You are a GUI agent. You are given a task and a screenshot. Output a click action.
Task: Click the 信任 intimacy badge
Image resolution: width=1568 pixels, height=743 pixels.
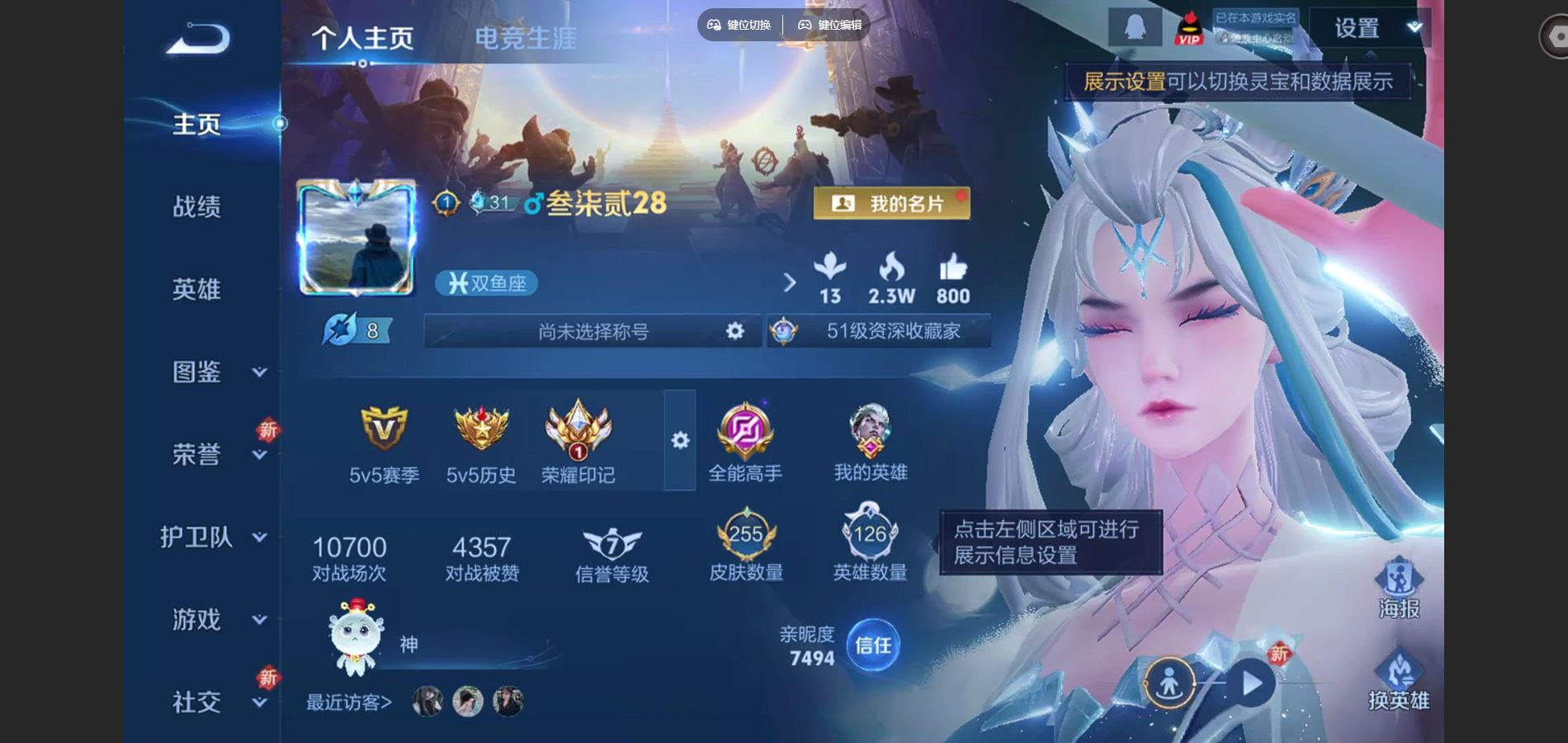pos(874,646)
